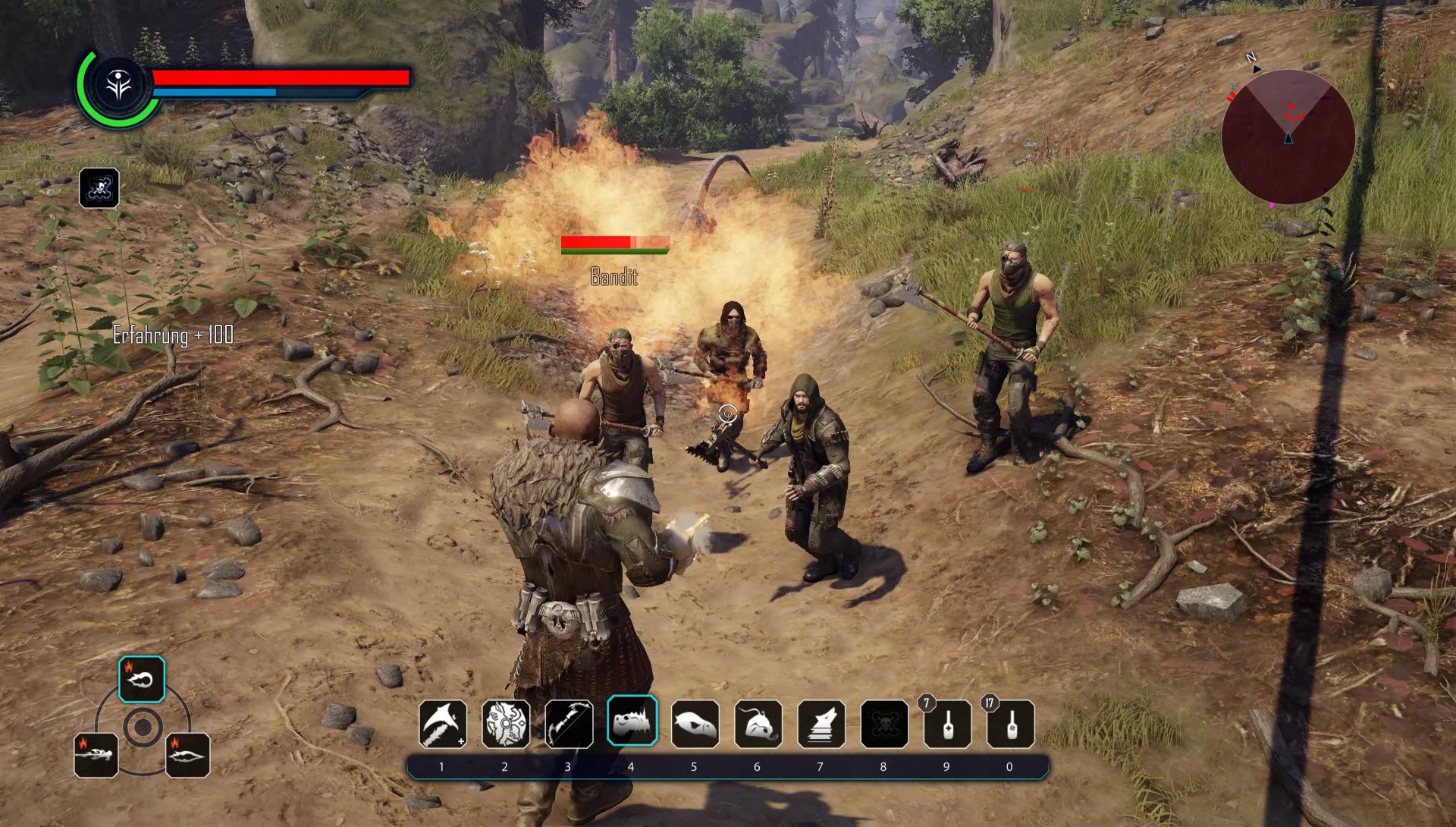Use the potion with 7 remaining

(x=947, y=724)
